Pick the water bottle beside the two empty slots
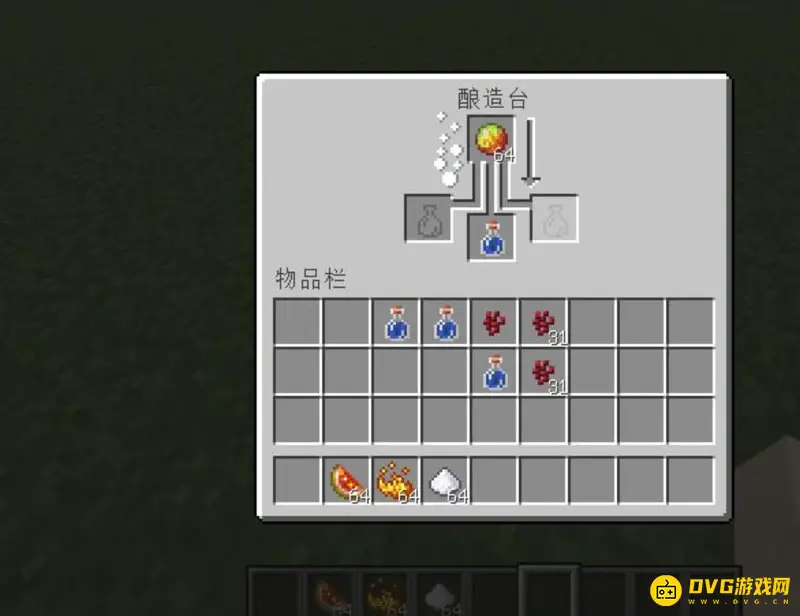 (x=396, y=323)
